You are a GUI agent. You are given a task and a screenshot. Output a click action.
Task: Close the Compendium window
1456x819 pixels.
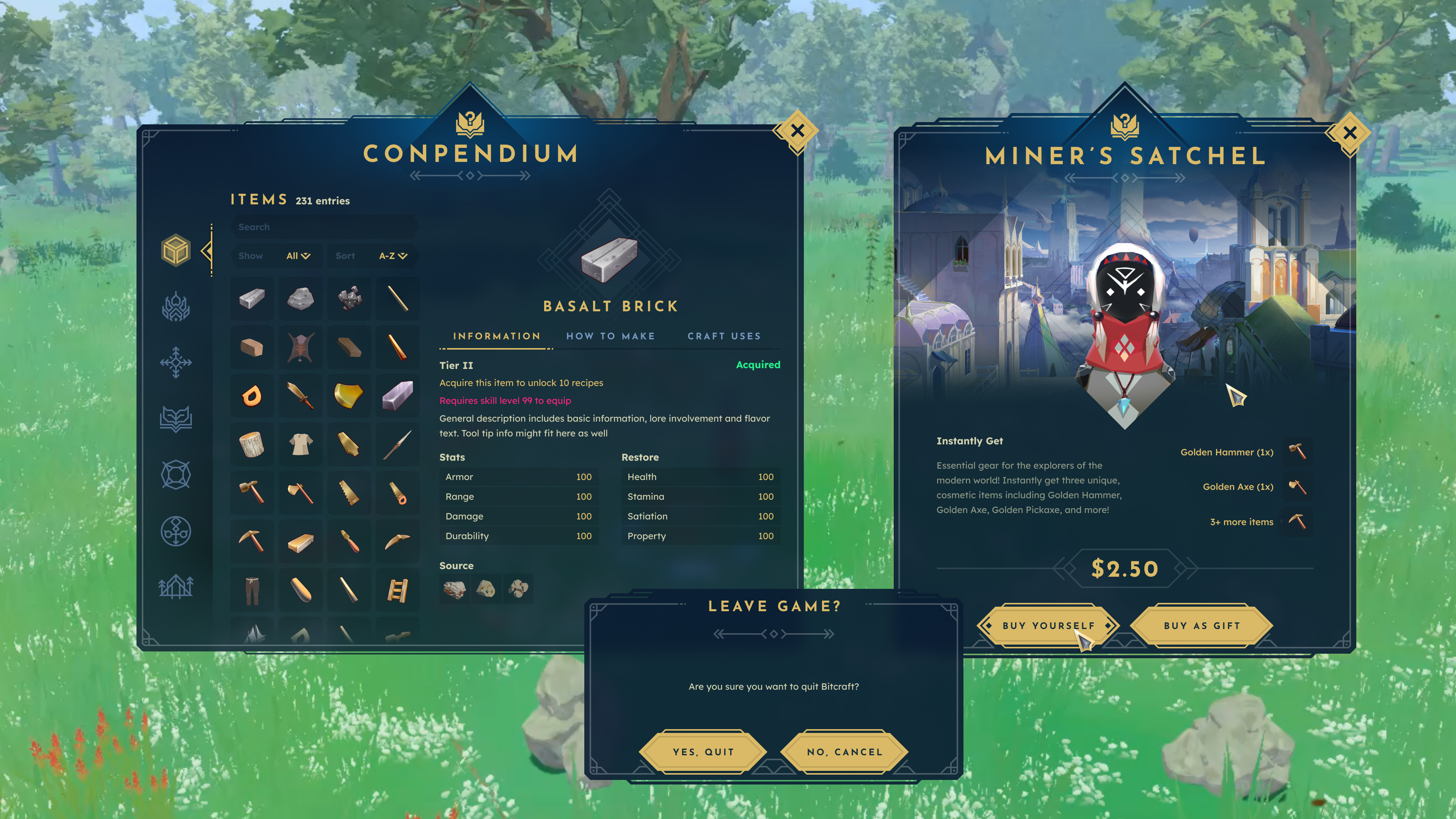[x=797, y=131]
